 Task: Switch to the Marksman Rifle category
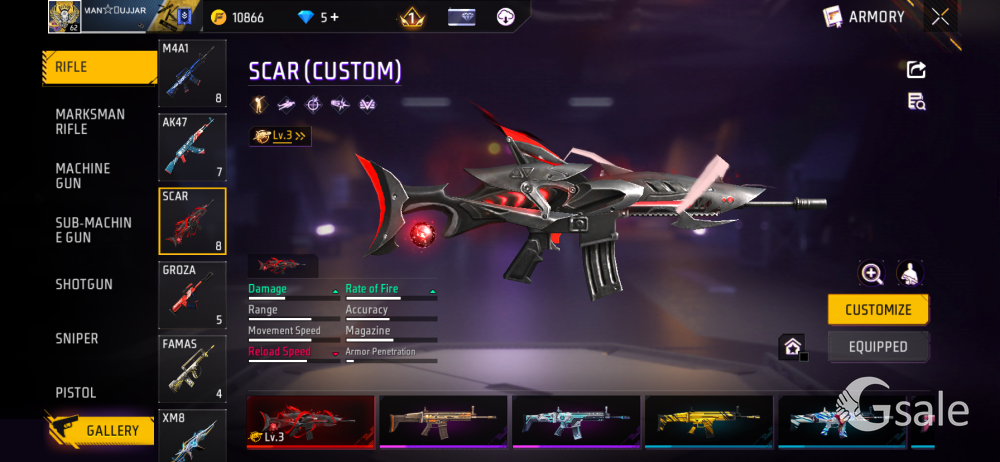[90, 122]
